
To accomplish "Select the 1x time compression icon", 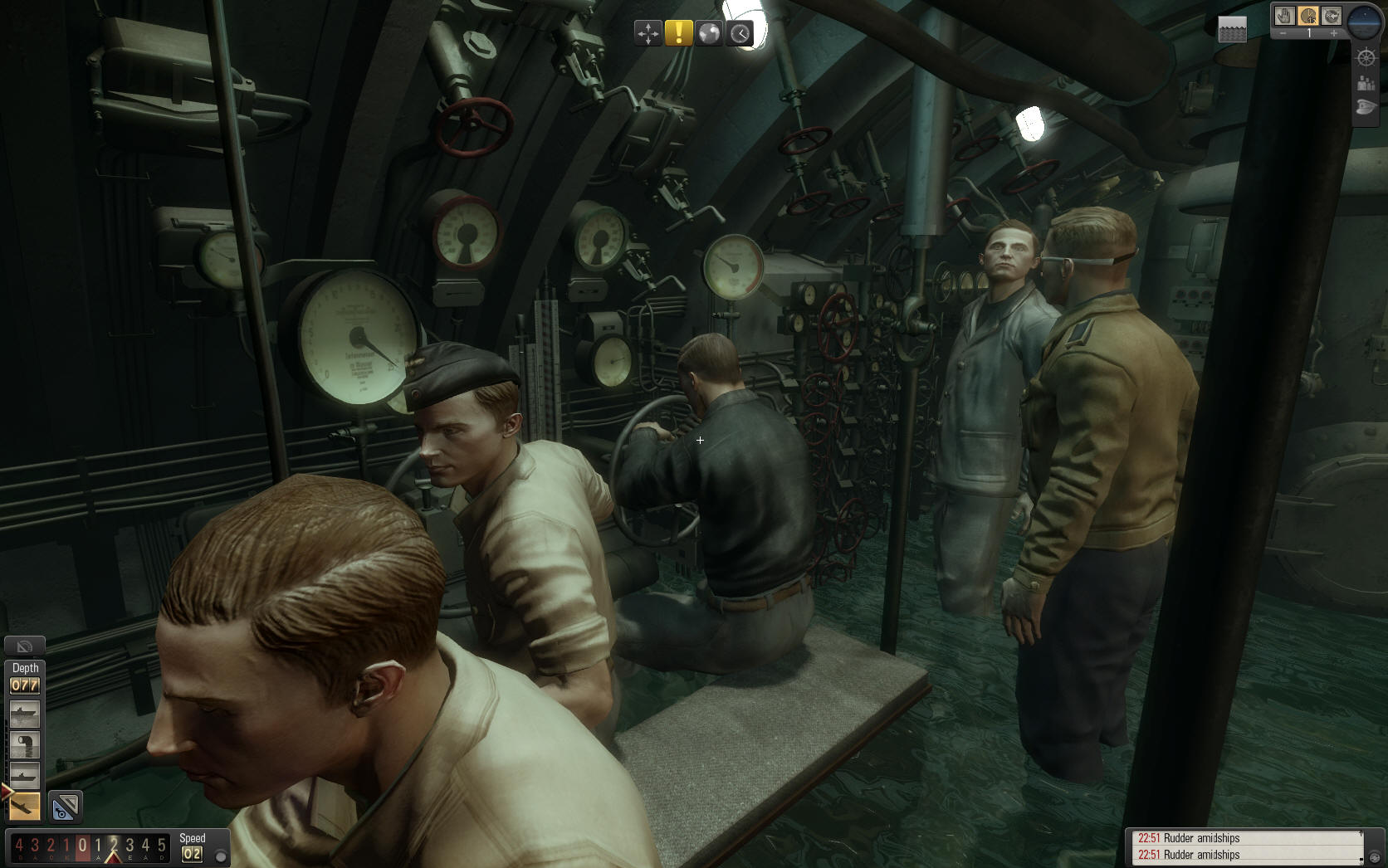I will point(1308,16).
